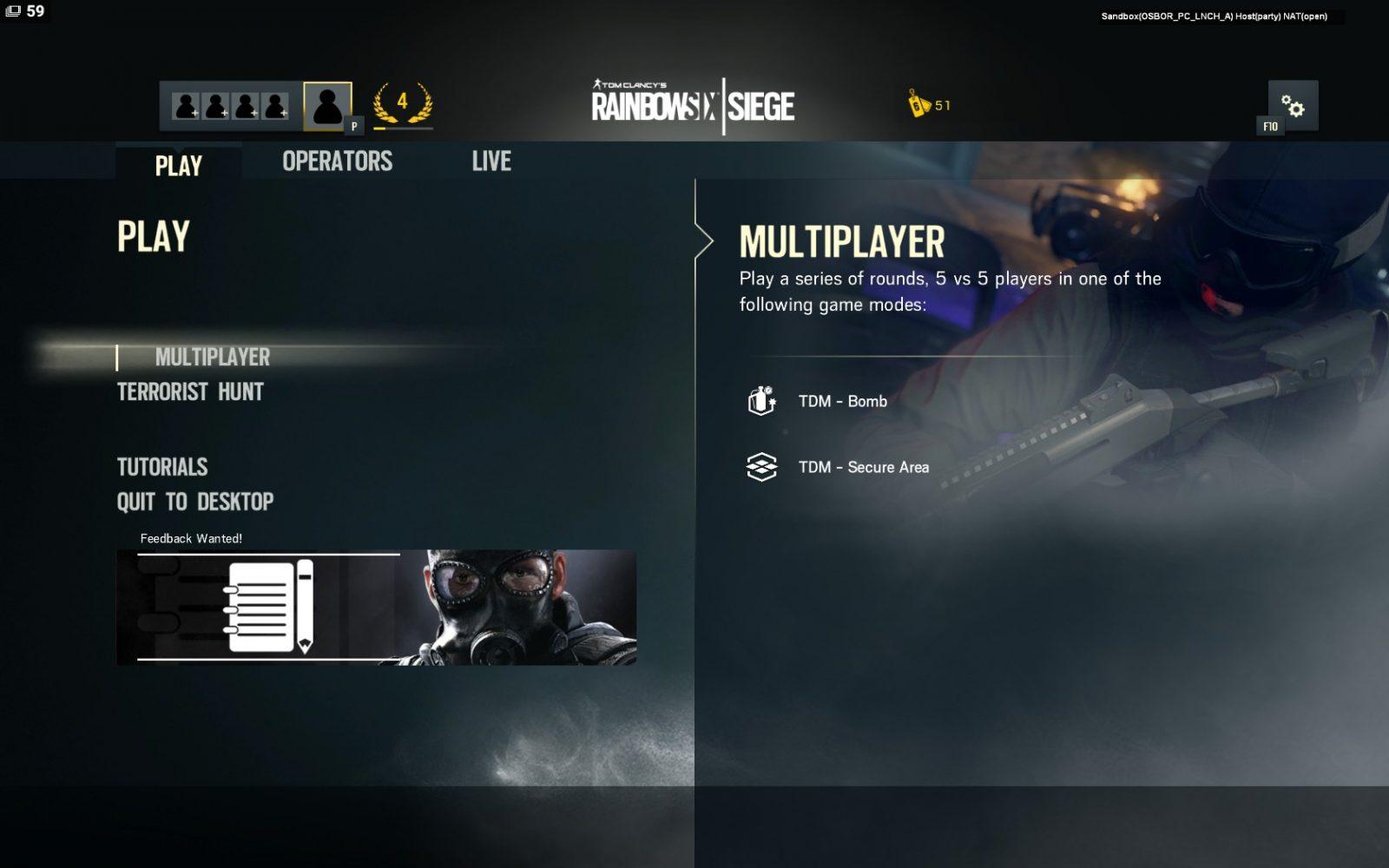1389x868 pixels.
Task: Click the highlighted player profile portrait
Action: click(327, 106)
